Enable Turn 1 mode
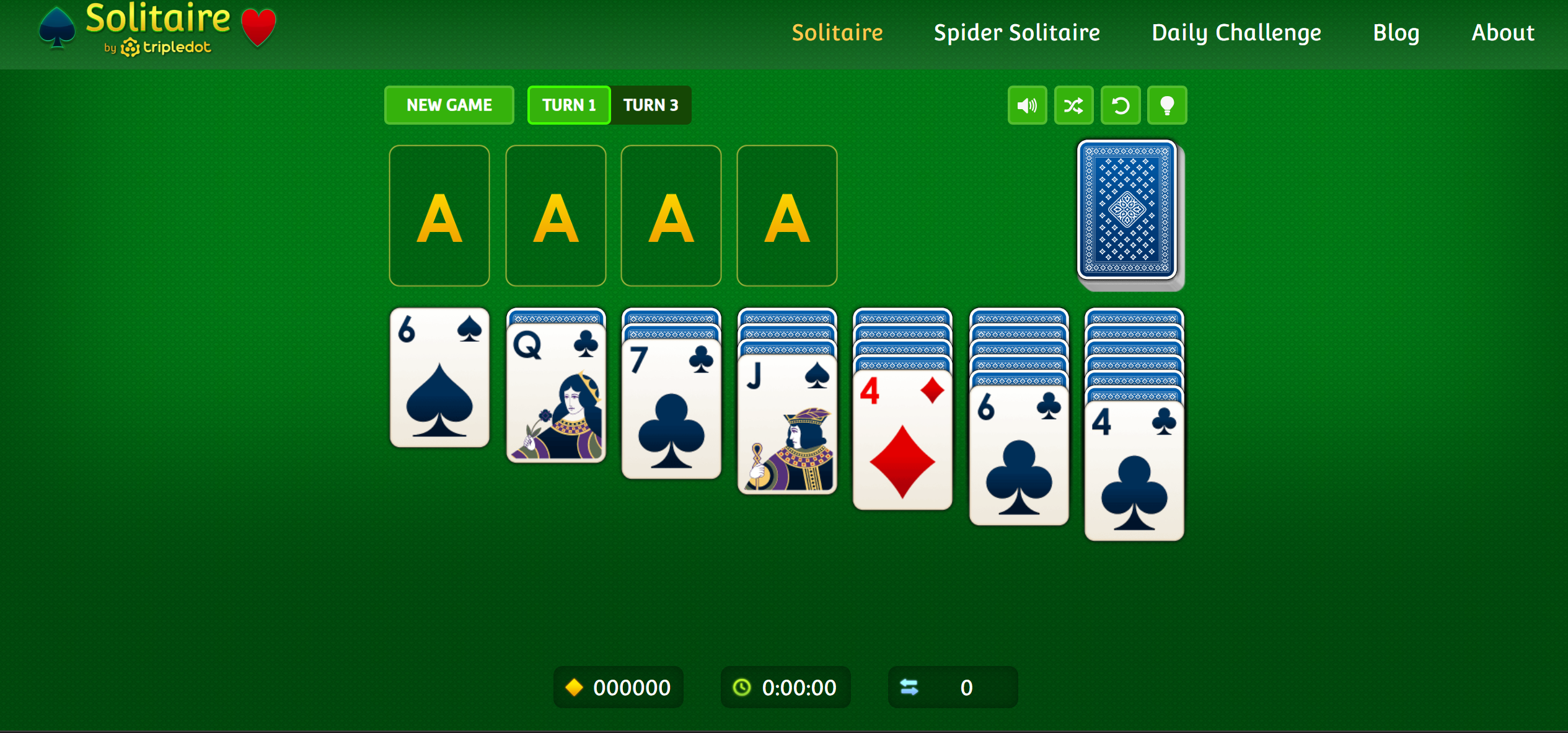The height and width of the screenshot is (733, 1568). tap(568, 105)
